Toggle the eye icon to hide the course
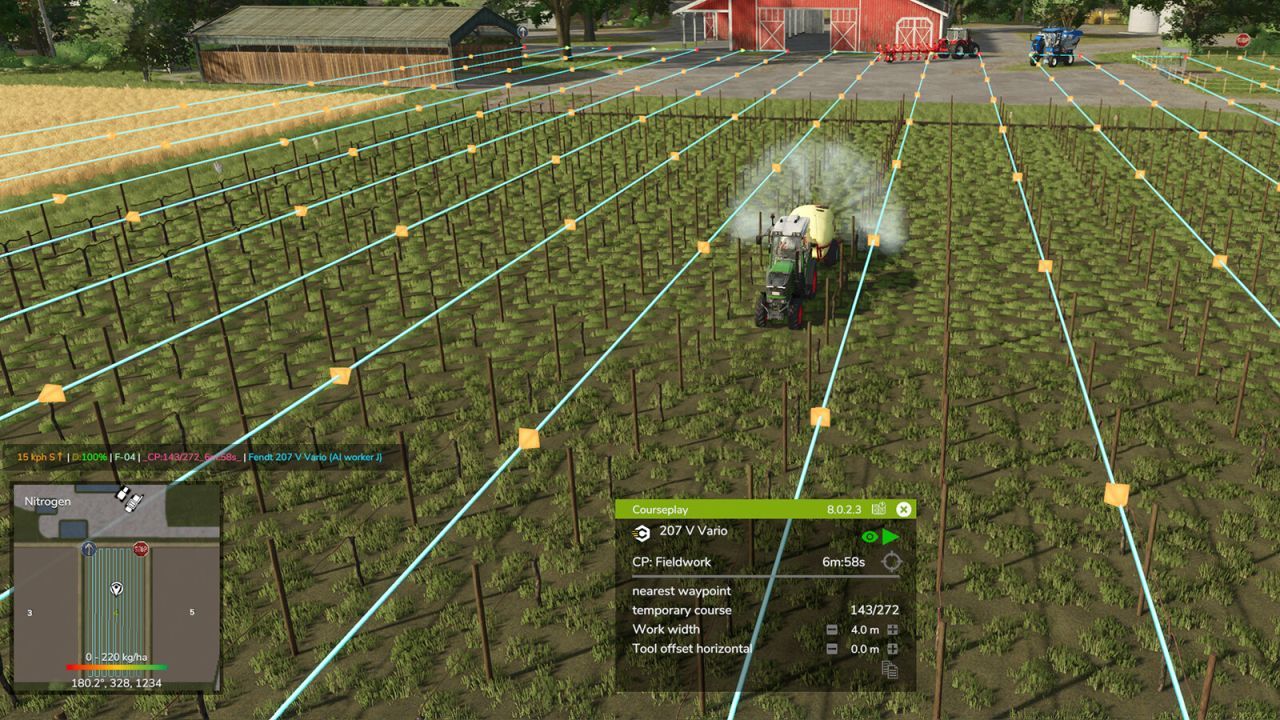Image resolution: width=1280 pixels, height=720 pixels. point(870,536)
